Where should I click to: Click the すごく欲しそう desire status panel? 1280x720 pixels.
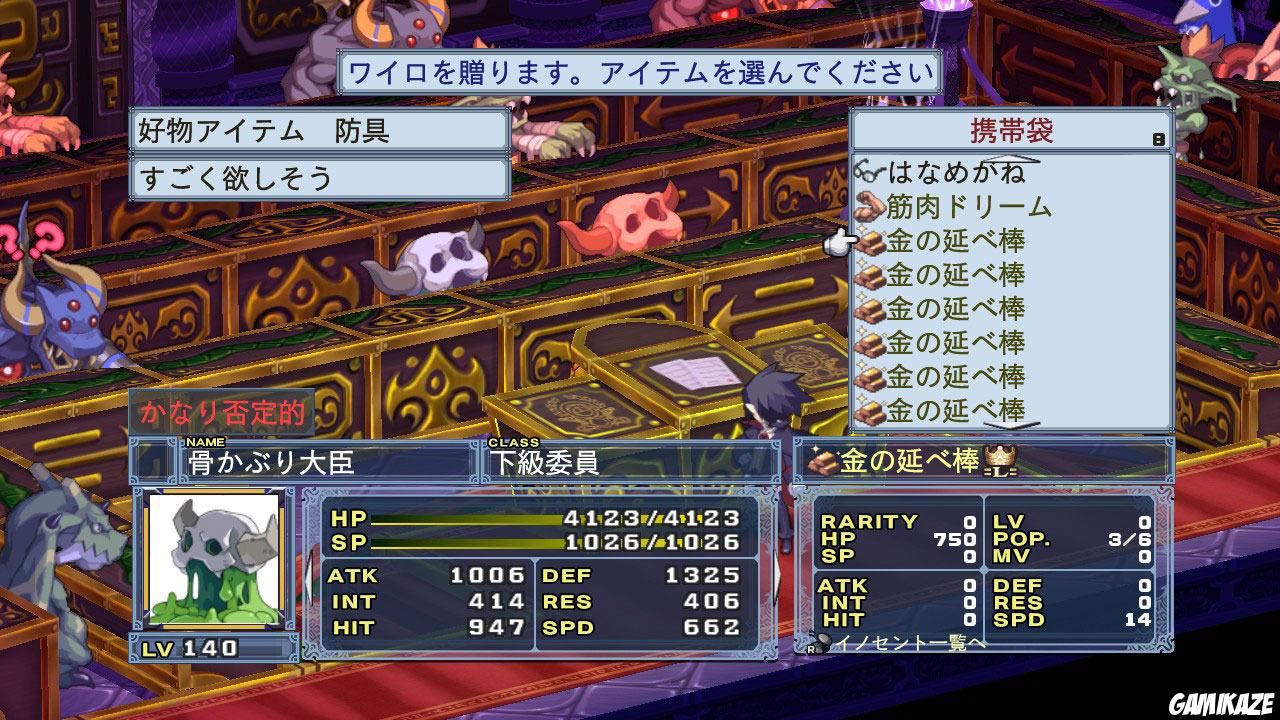[320, 175]
